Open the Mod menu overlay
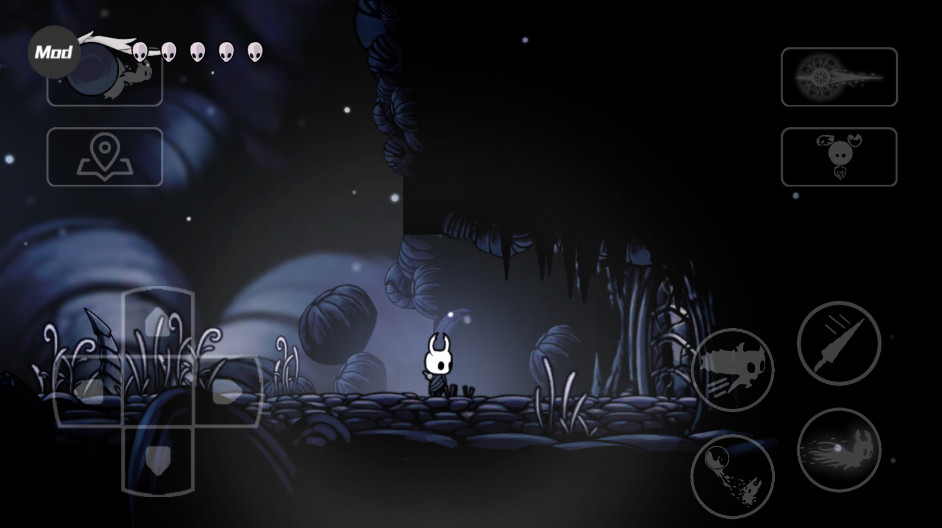Image resolution: width=942 pixels, height=528 pixels. (53, 51)
